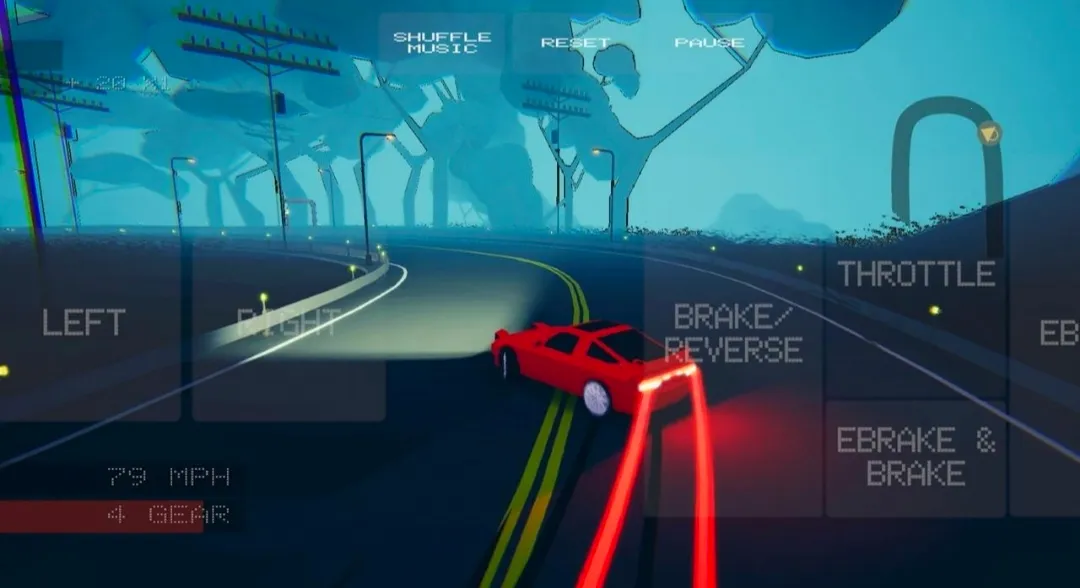Steer with the Right touch pad

coord(289,325)
